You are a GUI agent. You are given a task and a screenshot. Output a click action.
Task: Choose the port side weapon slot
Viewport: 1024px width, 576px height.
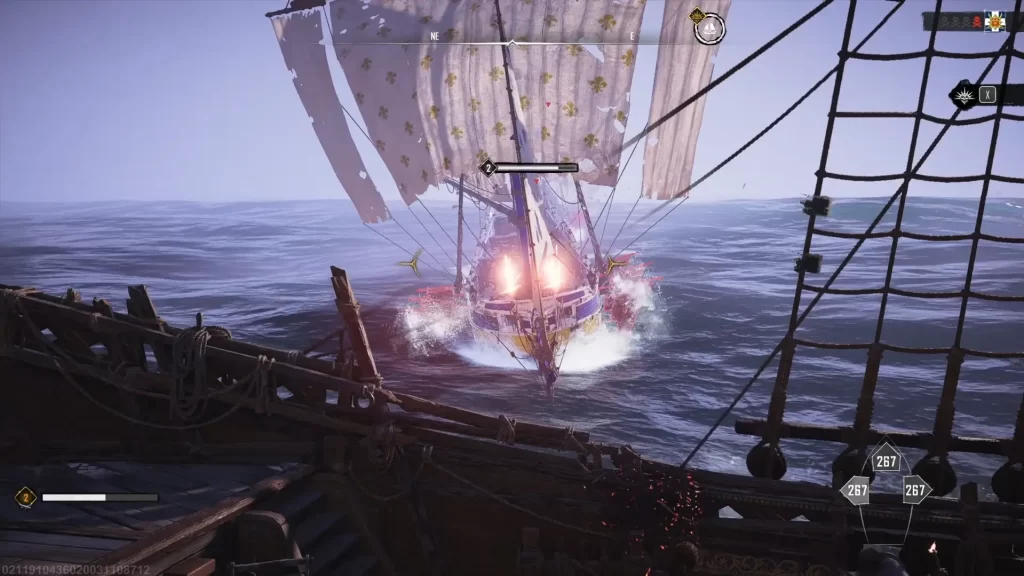pyautogui.click(x=856, y=490)
